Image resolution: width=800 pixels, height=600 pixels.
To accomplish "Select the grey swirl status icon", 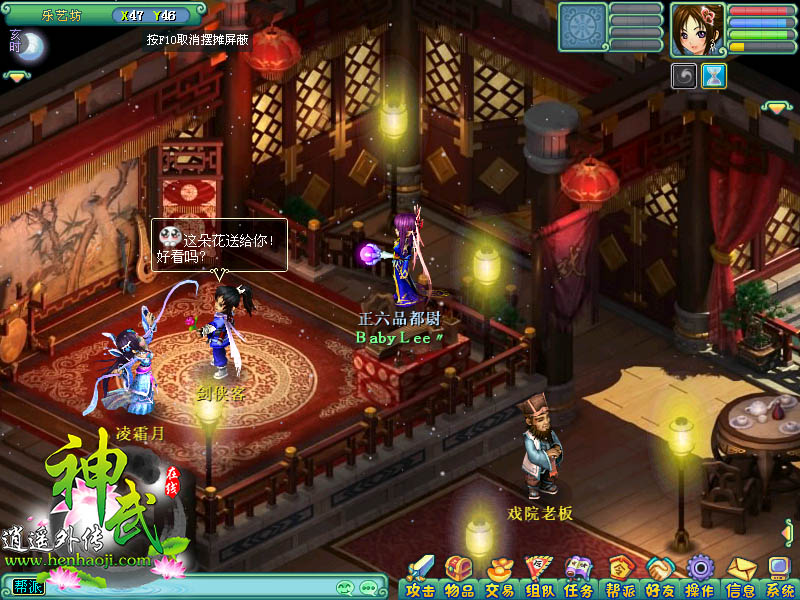I will 684,77.
